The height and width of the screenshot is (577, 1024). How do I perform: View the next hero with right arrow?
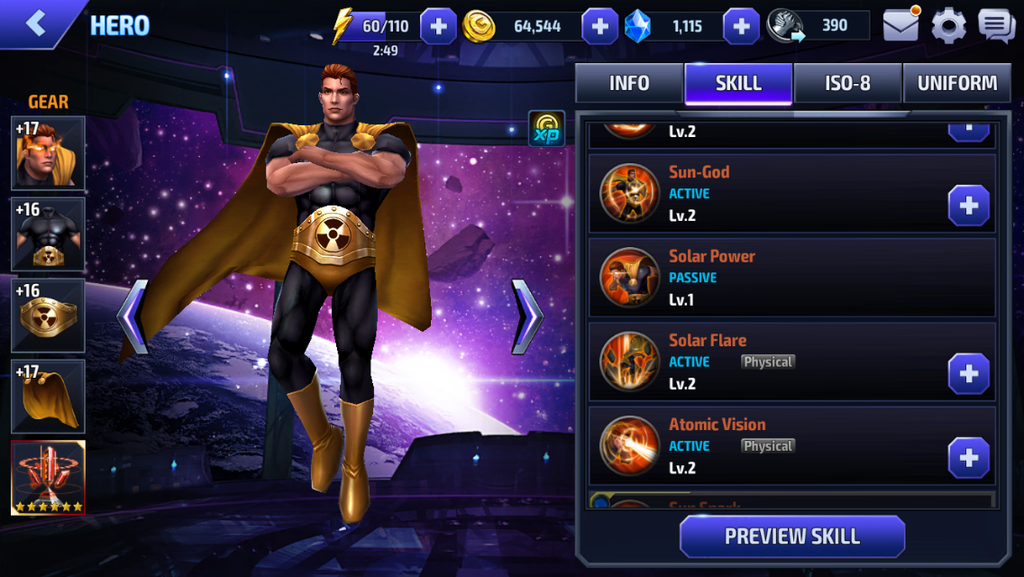click(527, 317)
